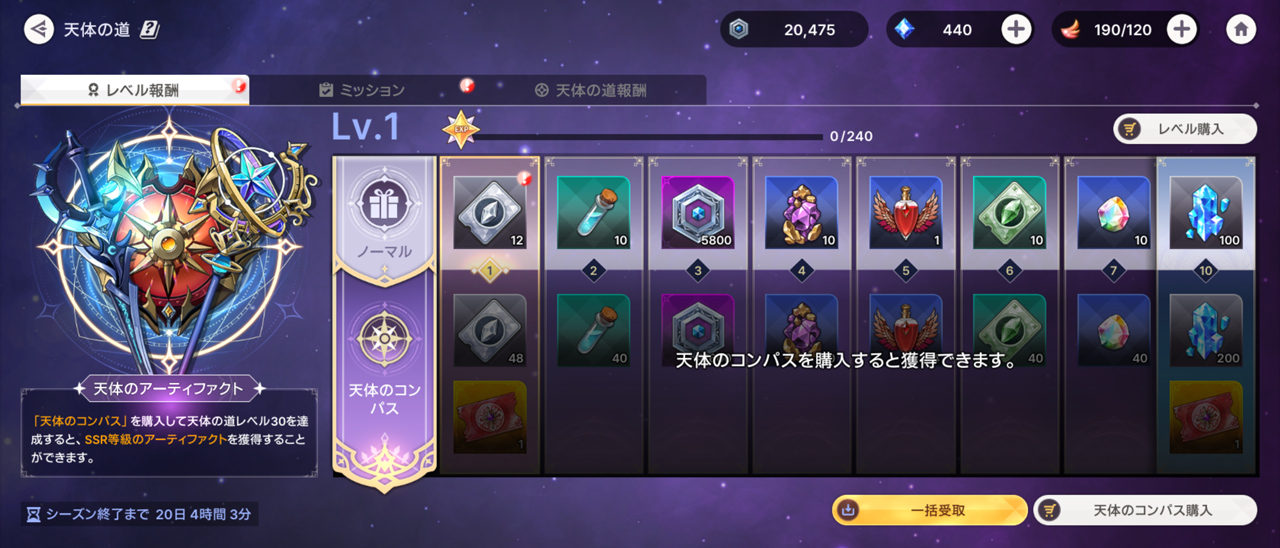Select the winged red potion reward

[906, 212]
